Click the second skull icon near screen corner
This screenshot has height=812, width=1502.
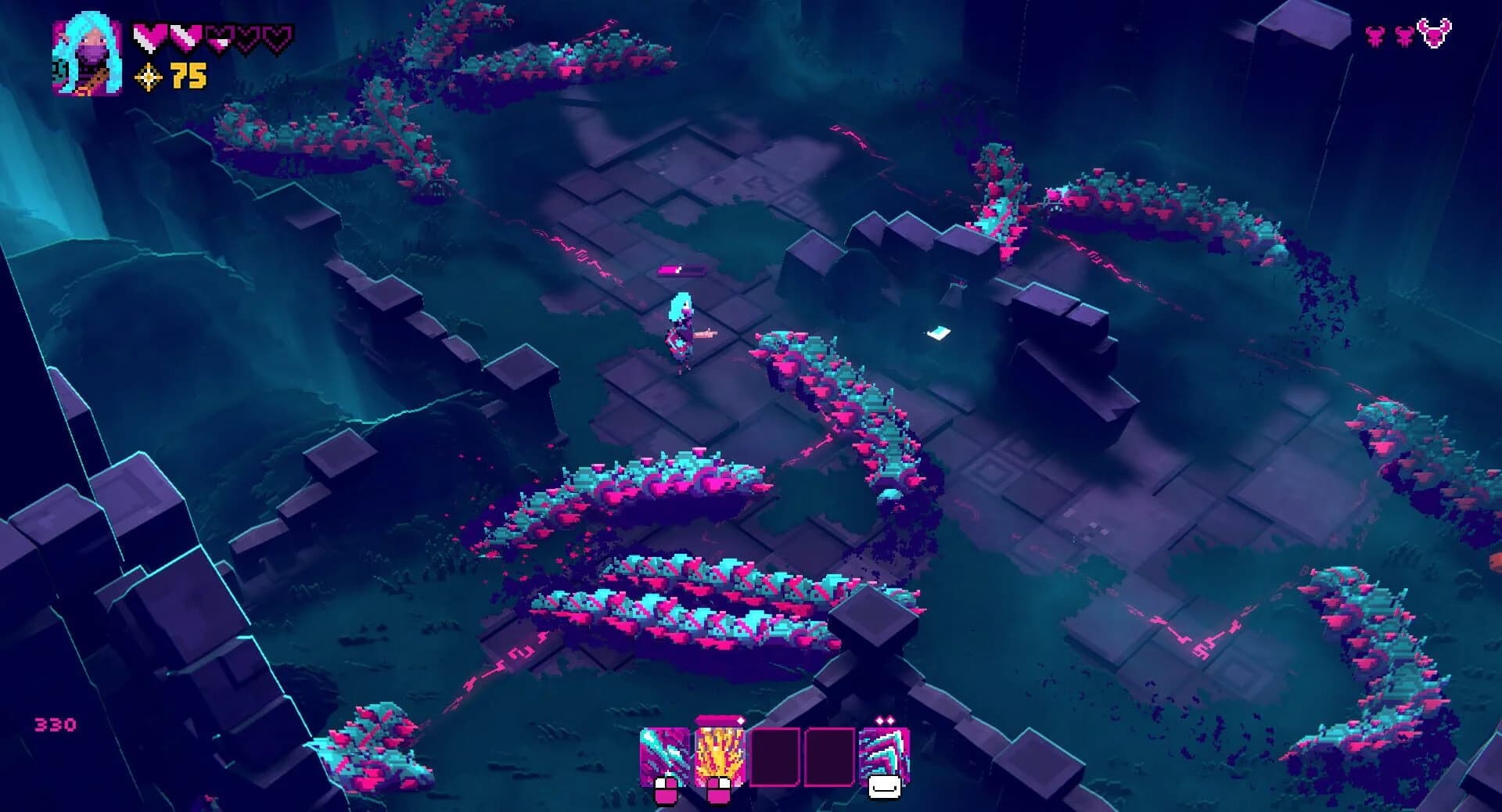click(x=1403, y=37)
